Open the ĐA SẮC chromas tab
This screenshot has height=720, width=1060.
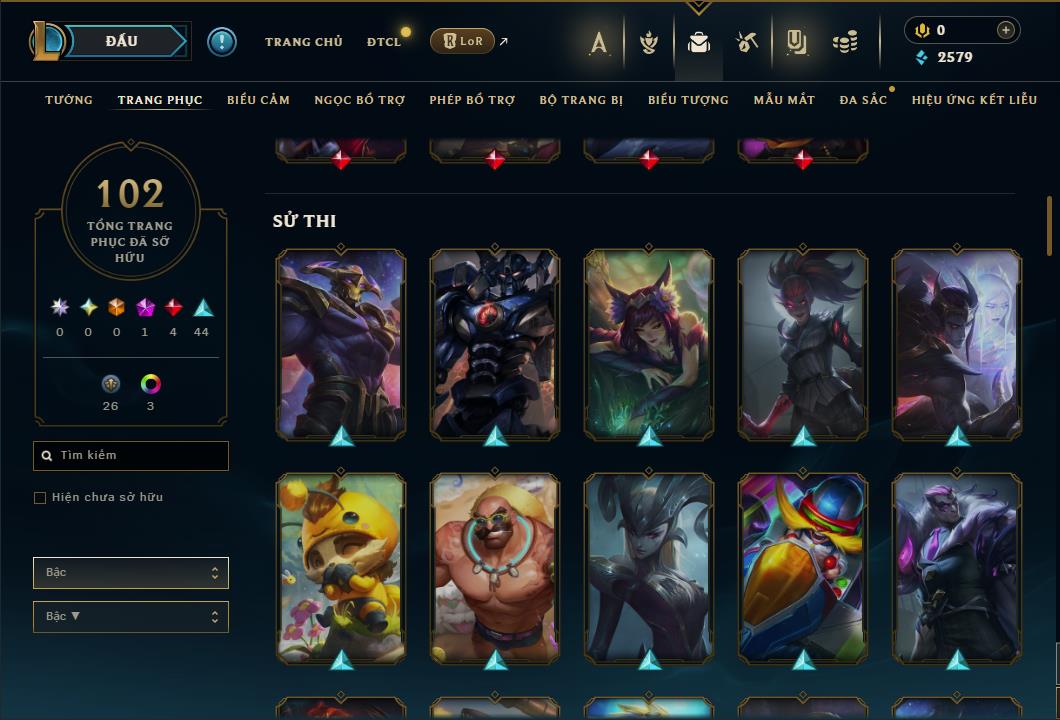pos(863,100)
